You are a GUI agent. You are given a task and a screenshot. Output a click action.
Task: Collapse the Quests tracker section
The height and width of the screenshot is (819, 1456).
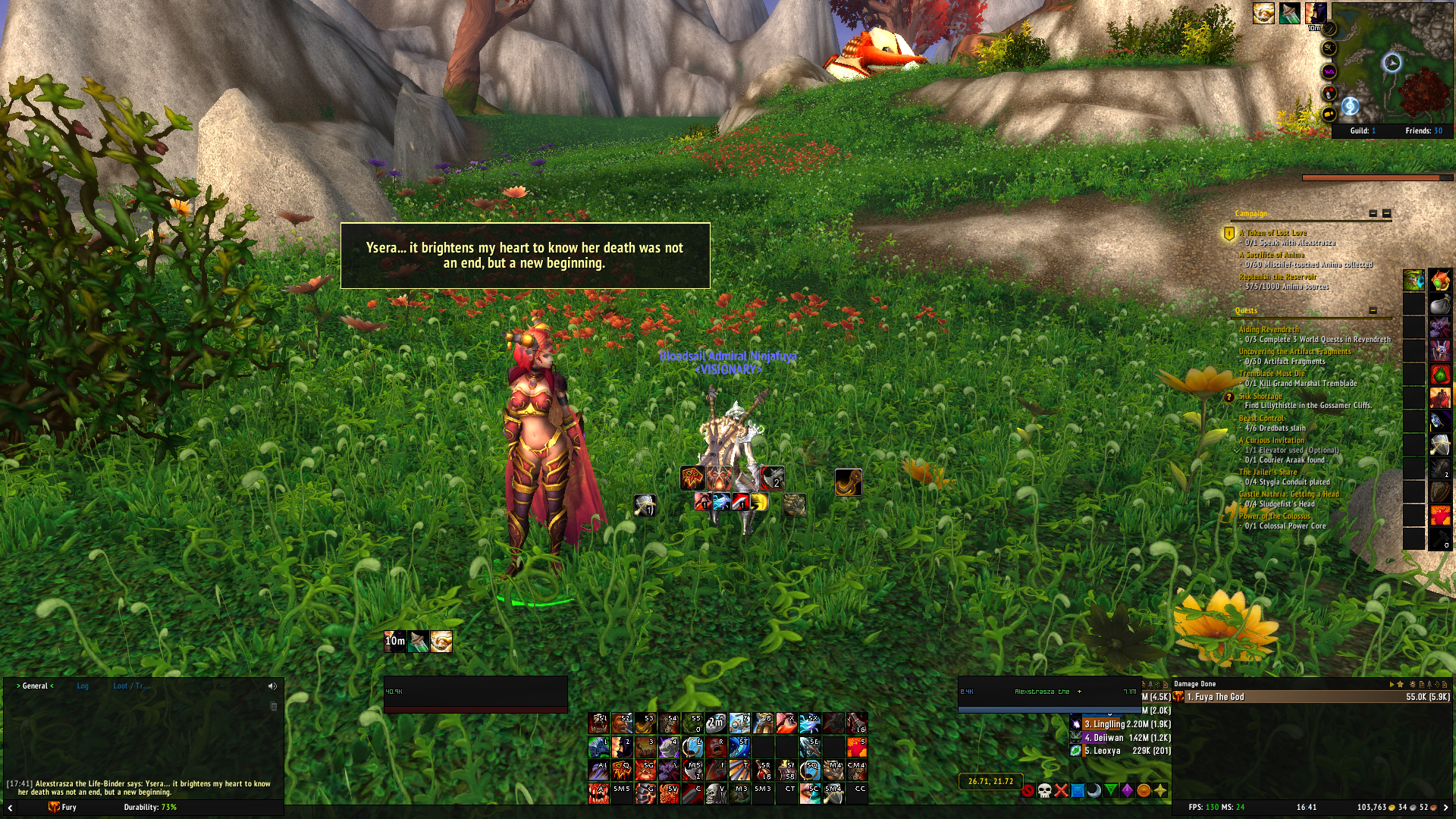point(1373,310)
